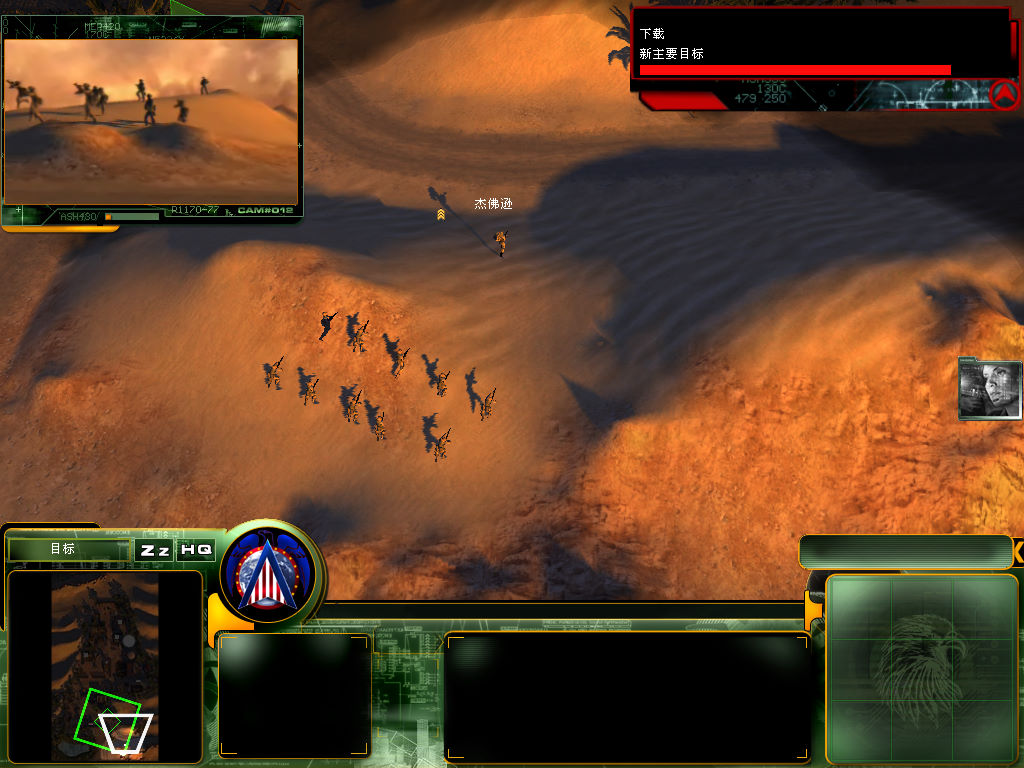
Task: Open the picture-in-picture camera feed
Action: tap(151, 121)
